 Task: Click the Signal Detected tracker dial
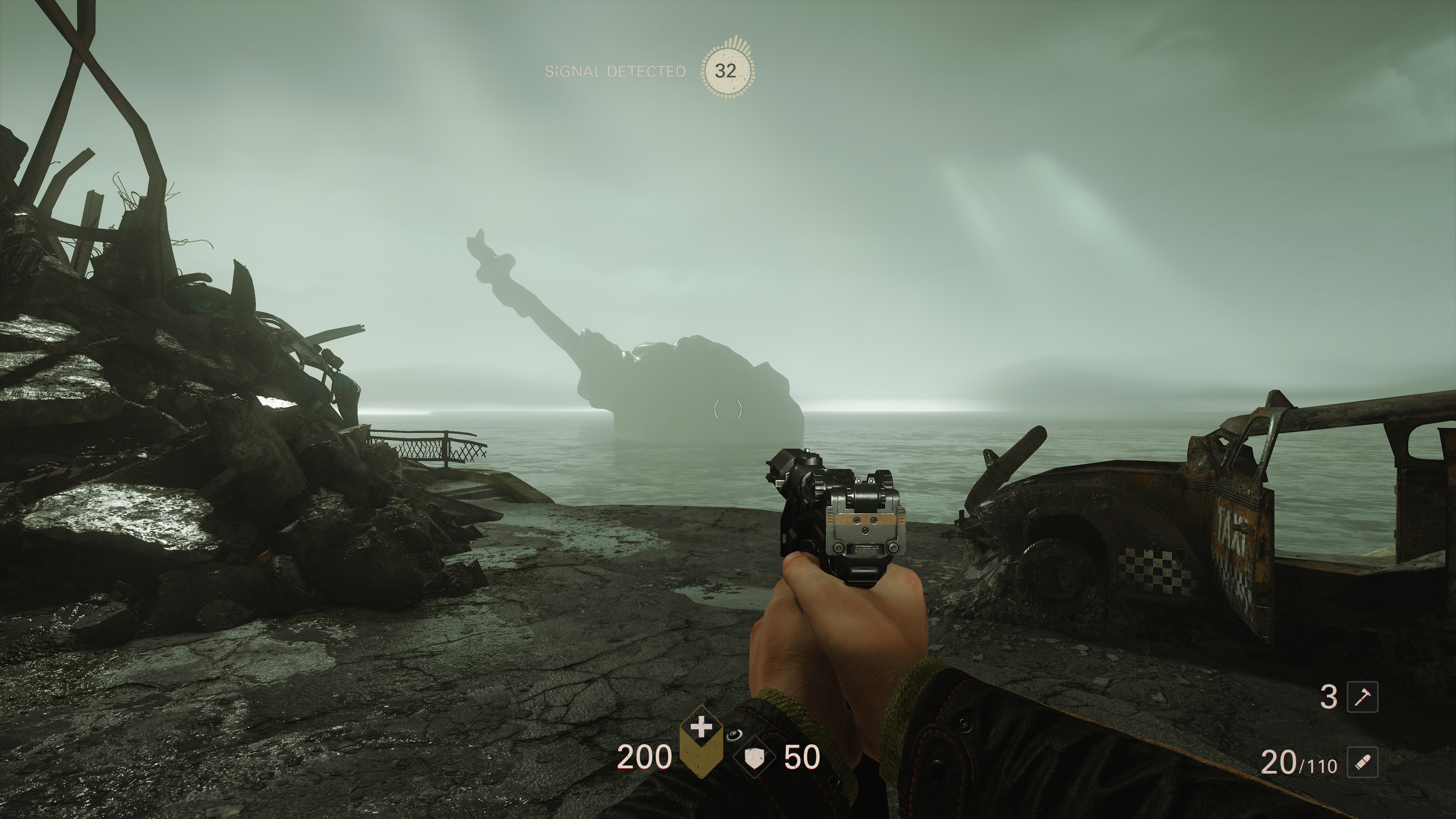coord(725,71)
